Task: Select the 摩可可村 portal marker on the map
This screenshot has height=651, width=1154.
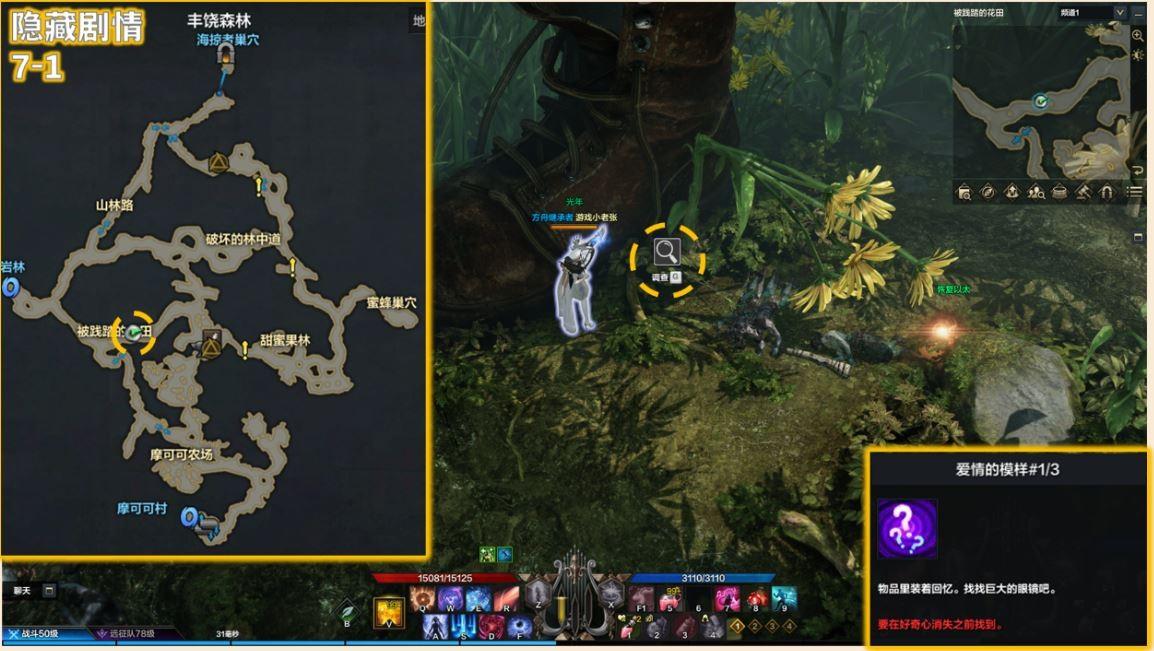Action: pyautogui.click(x=190, y=517)
